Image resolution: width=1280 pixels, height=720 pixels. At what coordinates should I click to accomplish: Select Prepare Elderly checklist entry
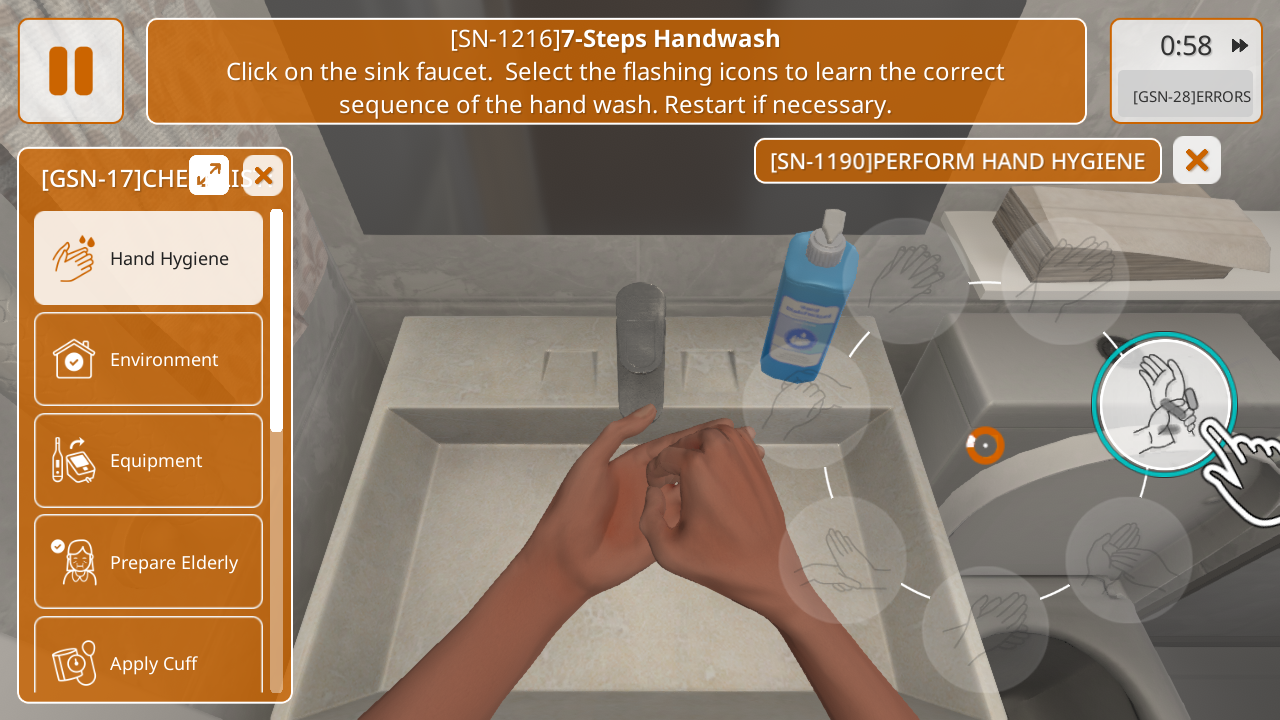pyautogui.click(x=149, y=562)
